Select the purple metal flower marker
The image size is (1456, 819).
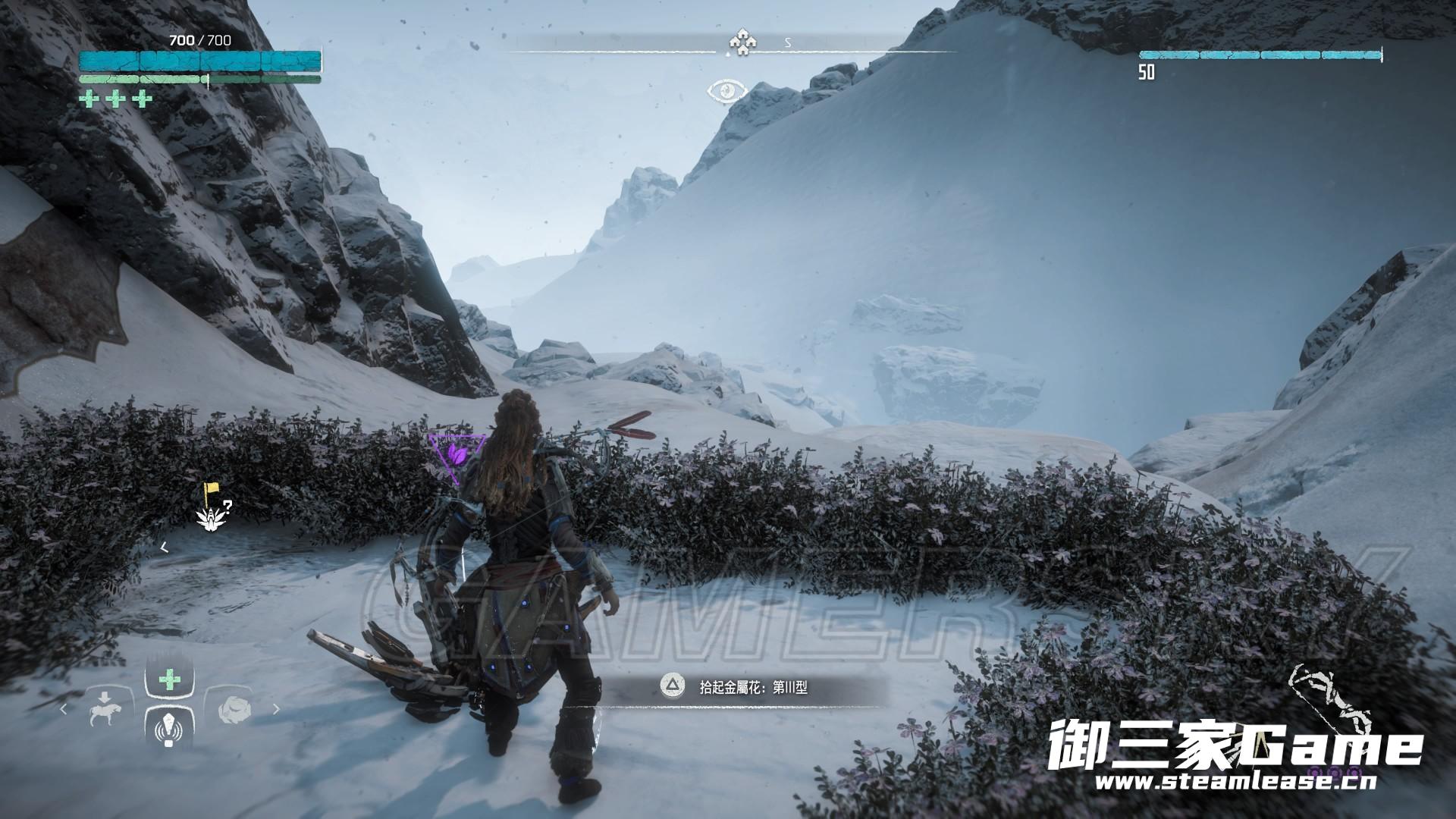pyautogui.click(x=457, y=455)
